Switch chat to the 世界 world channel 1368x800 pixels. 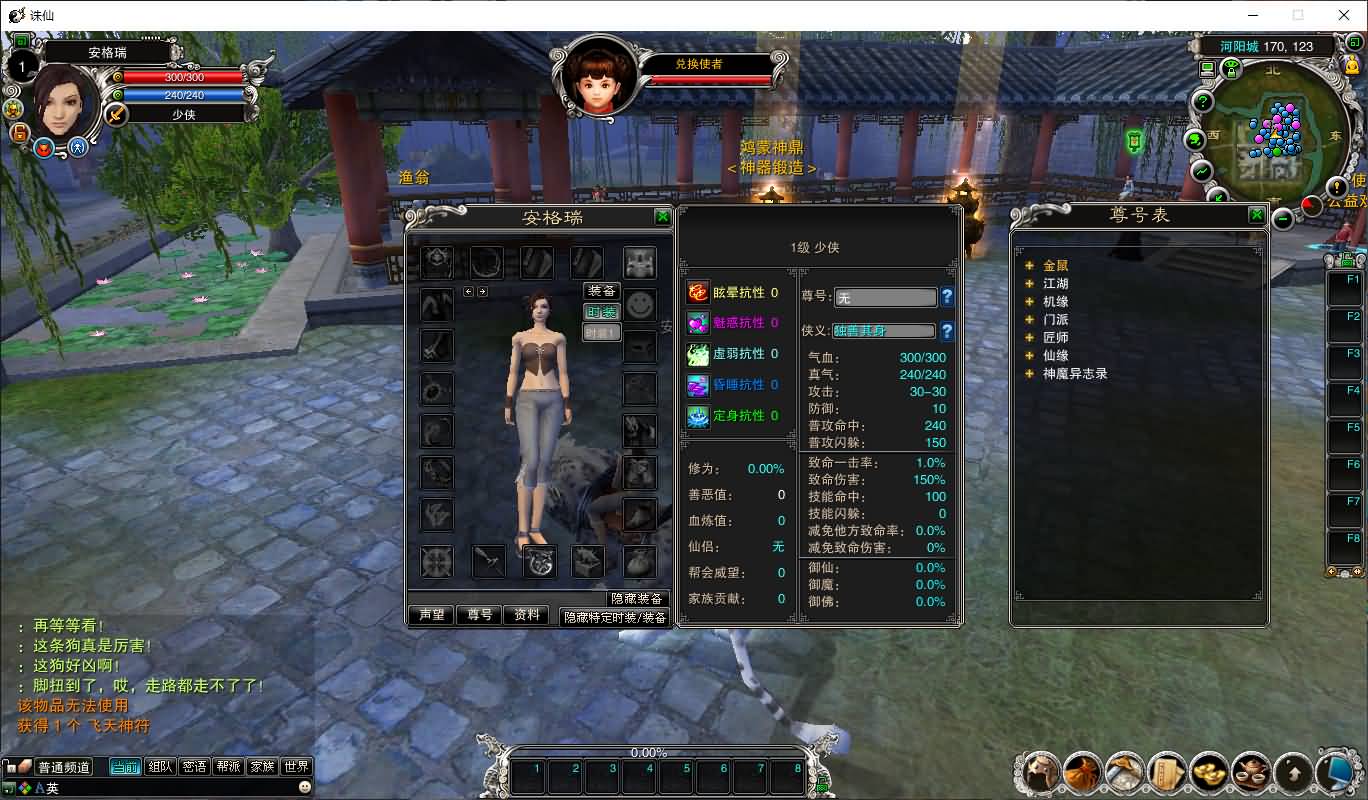point(297,767)
